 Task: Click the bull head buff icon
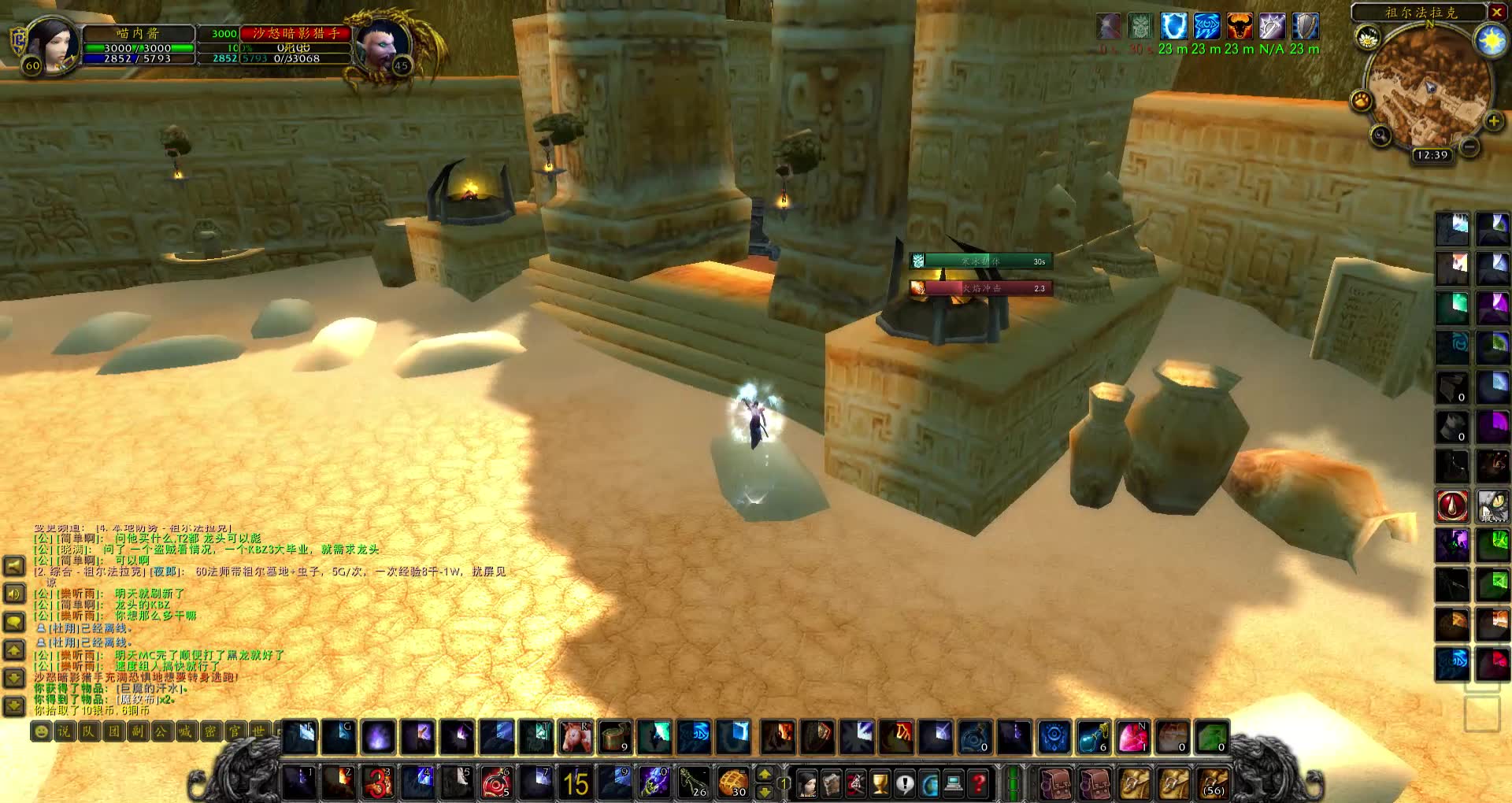(1239, 27)
